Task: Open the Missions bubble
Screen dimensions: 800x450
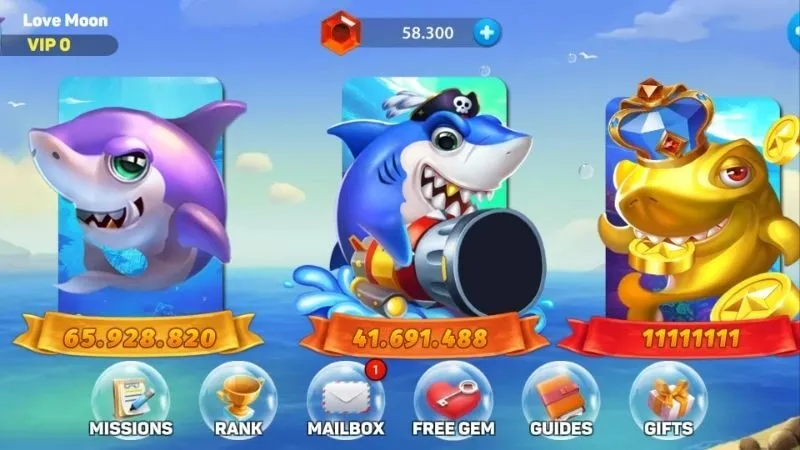Action: [131, 400]
